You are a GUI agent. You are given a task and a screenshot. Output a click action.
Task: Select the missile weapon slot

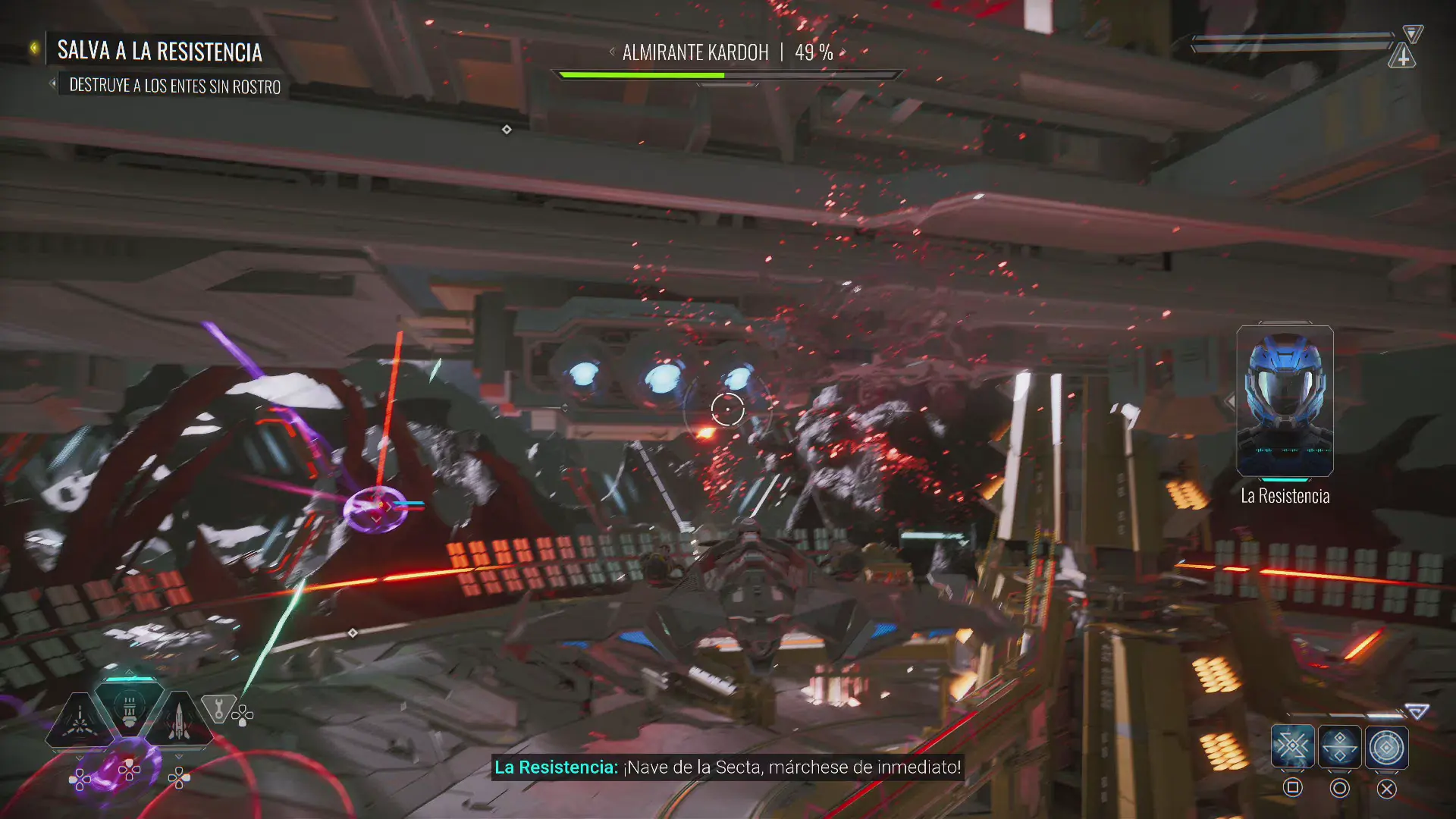tap(179, 722)
